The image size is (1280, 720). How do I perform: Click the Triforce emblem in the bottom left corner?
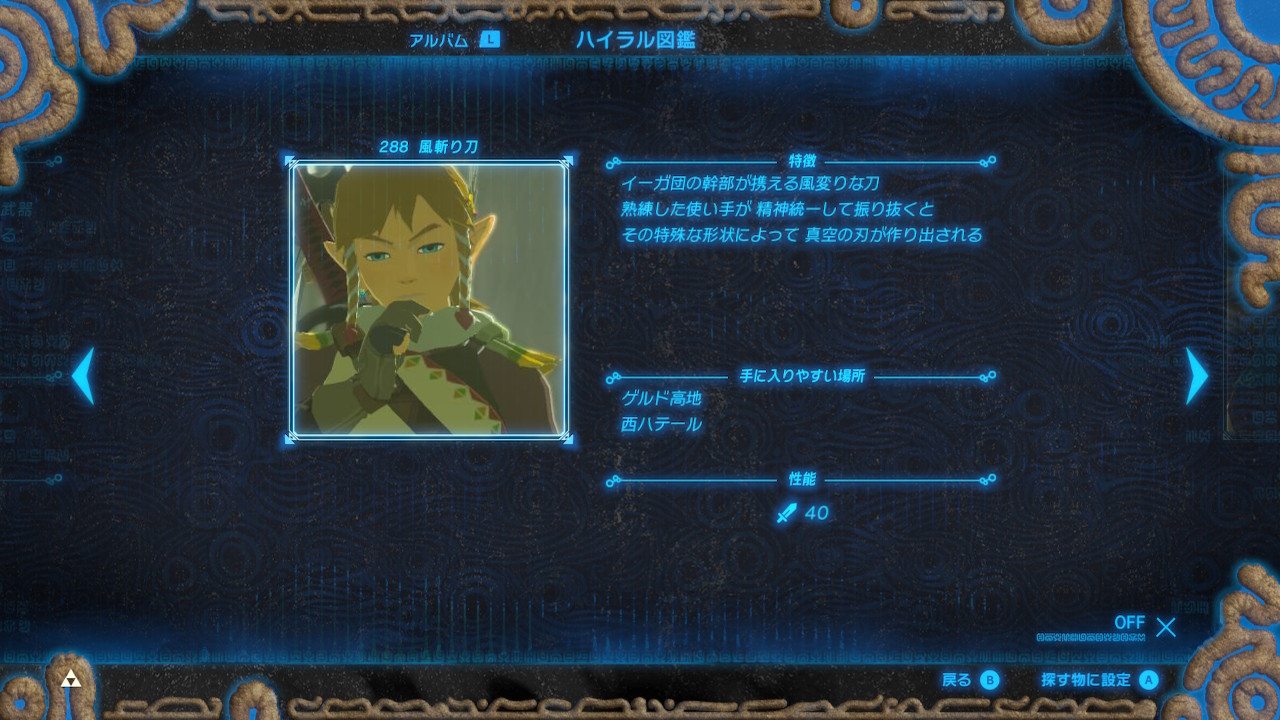pos(71,677)
